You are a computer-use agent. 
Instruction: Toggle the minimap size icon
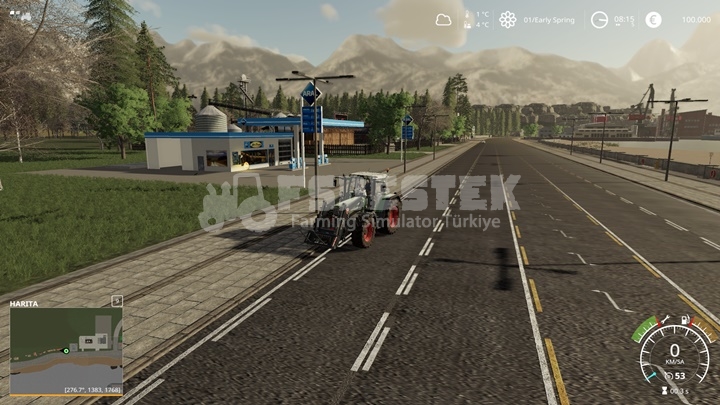pos(116,300)
